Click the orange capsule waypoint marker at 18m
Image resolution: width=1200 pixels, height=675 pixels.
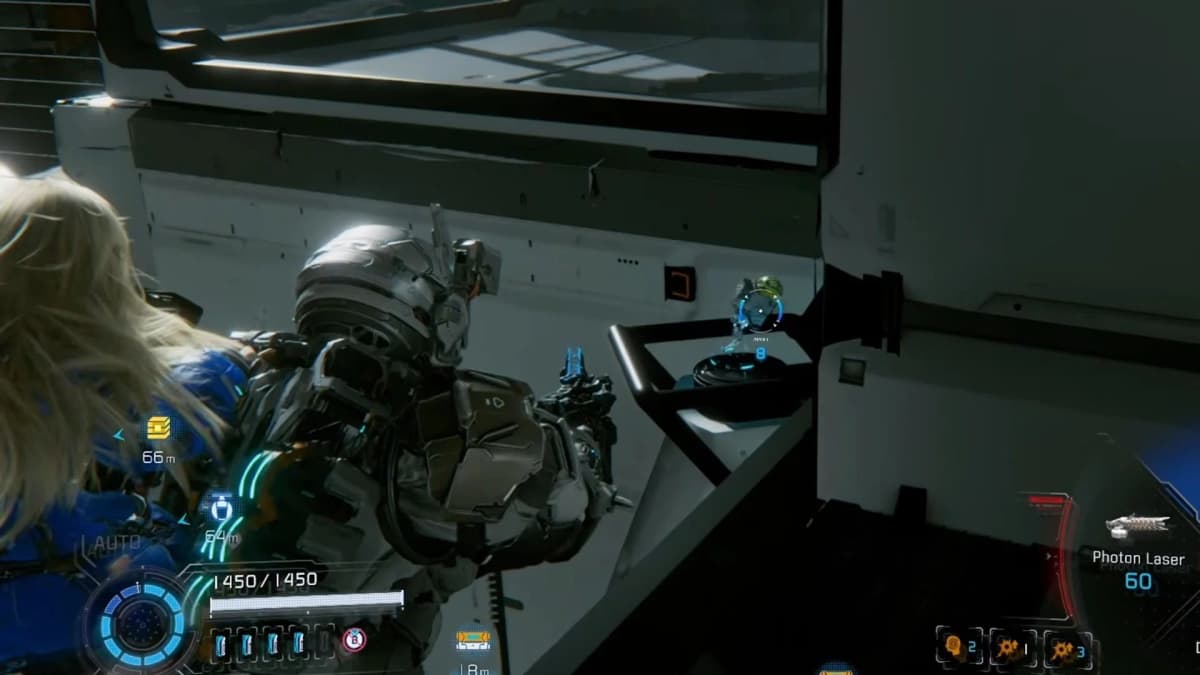click(x=472, y=638)
